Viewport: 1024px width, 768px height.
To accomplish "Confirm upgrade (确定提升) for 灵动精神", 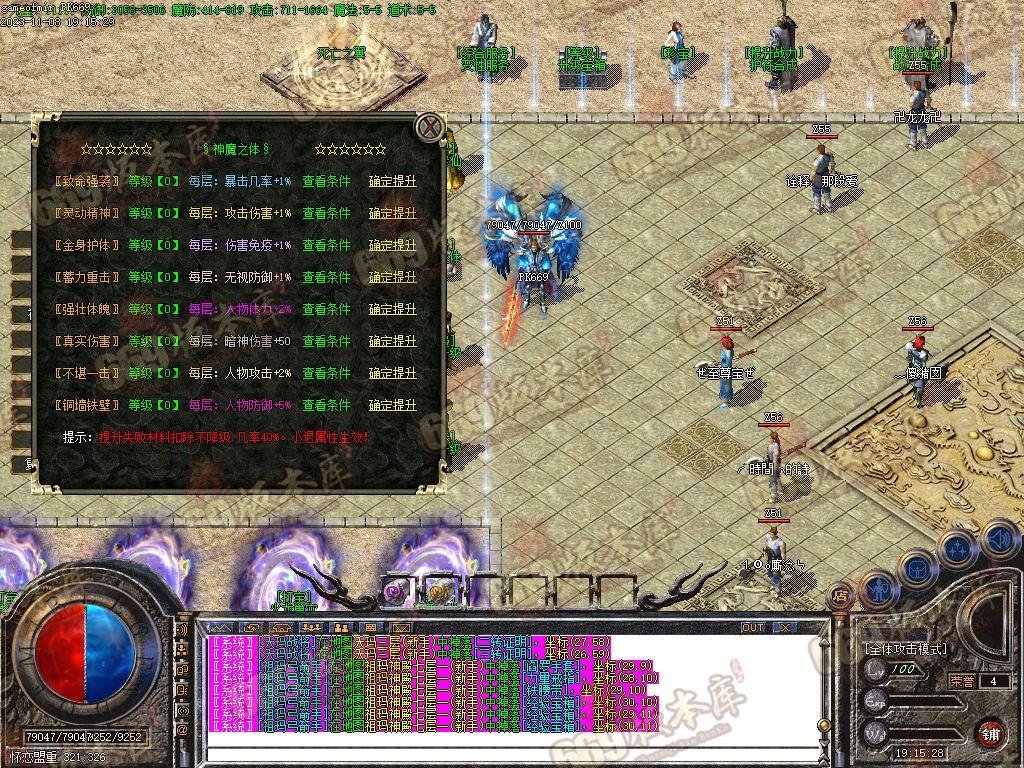I will (x=392, y=213).
